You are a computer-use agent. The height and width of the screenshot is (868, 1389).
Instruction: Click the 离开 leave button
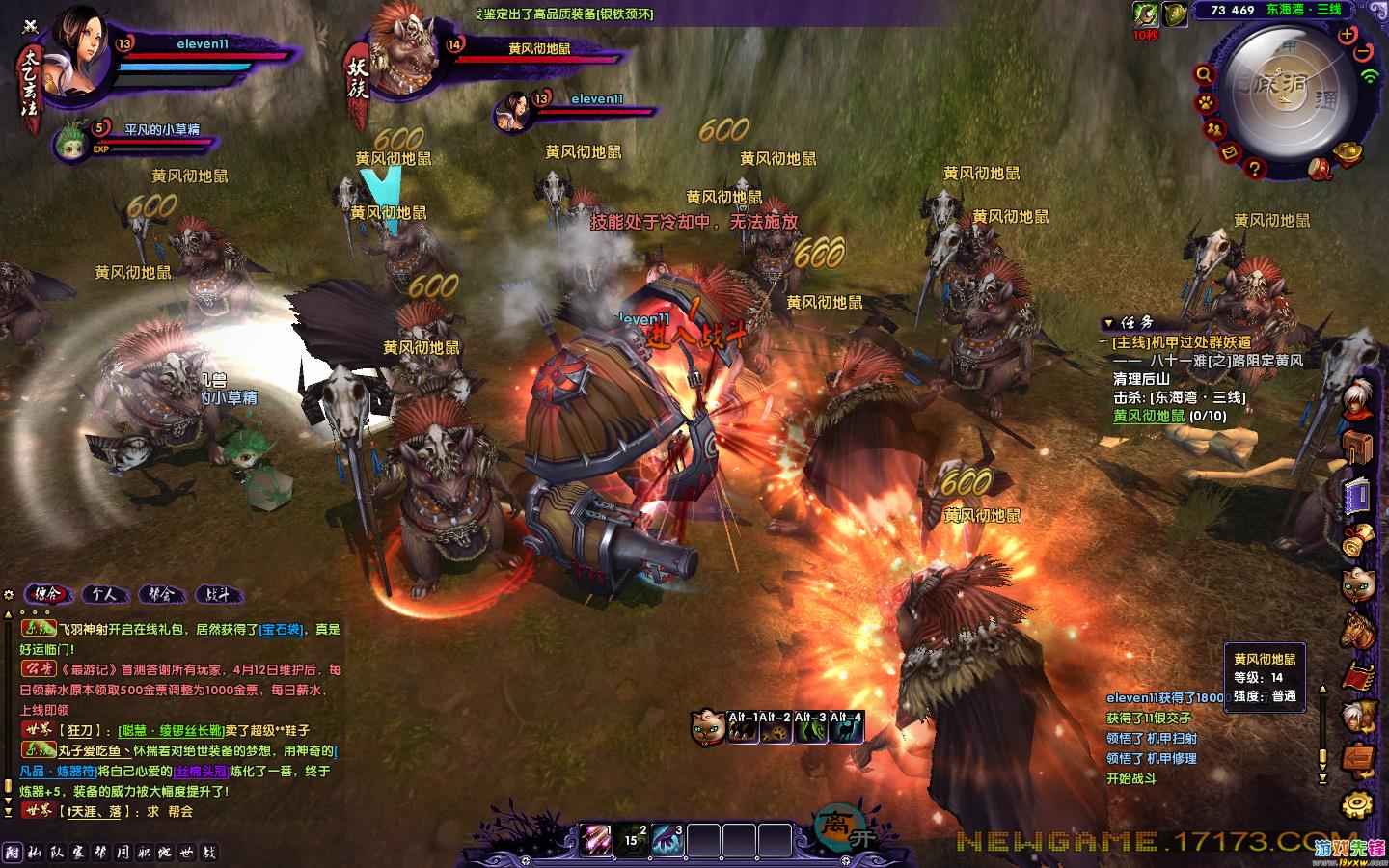[833, 826]
